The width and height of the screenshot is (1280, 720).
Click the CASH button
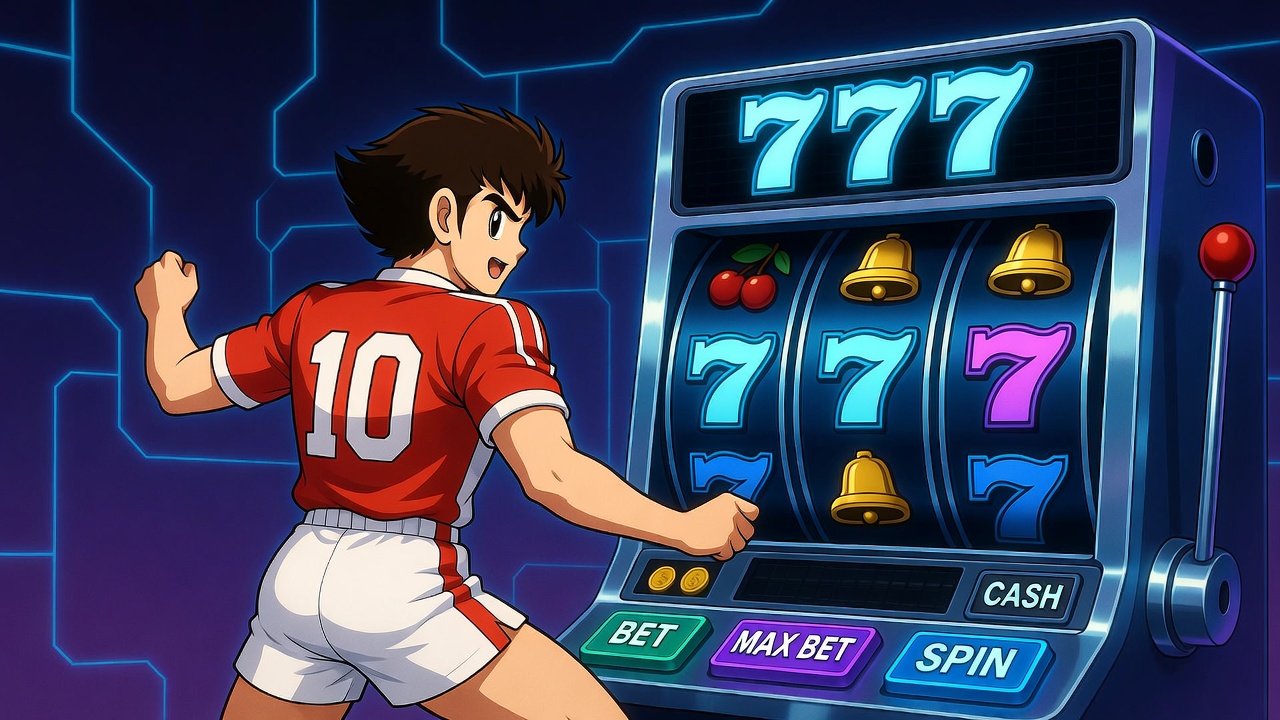(1021, 595)
